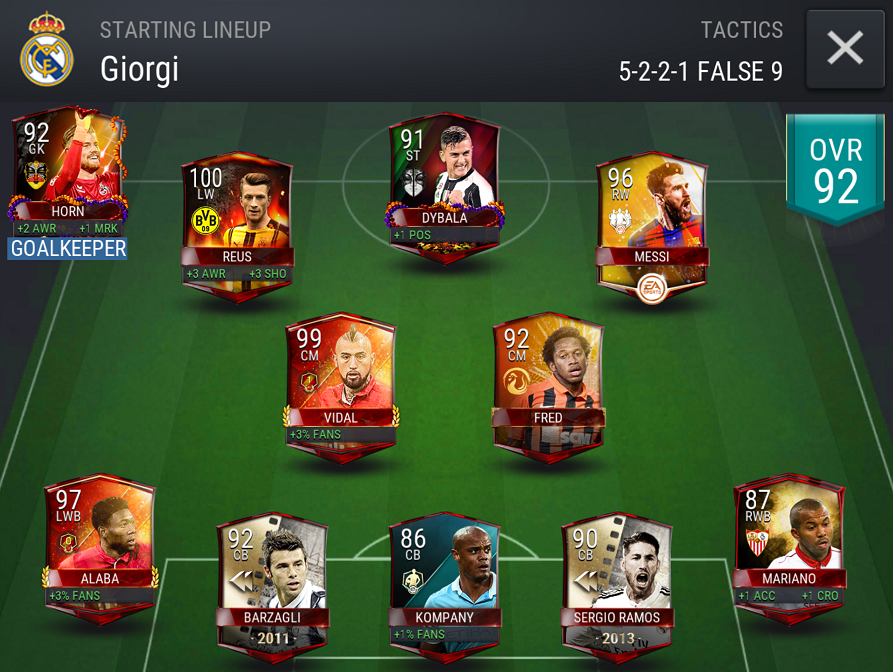Select goalkeeper Horn's card

click(67, 165)
